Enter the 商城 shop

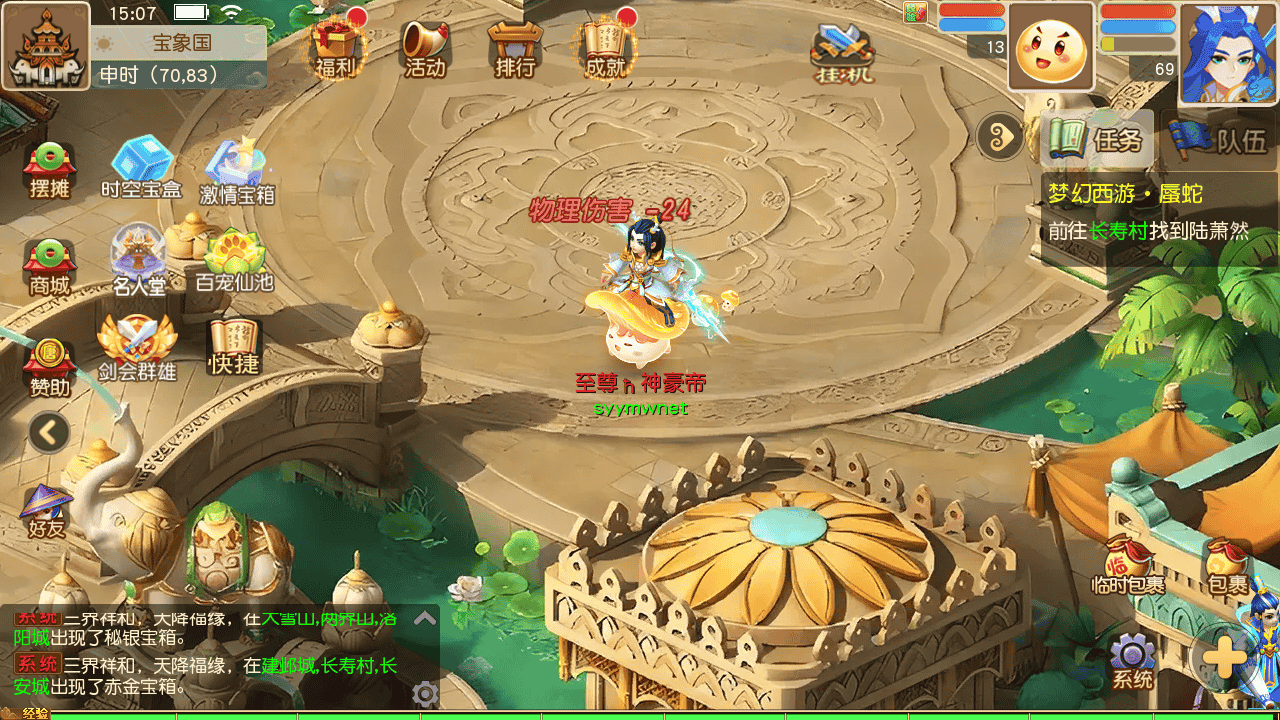coord(49,266)
